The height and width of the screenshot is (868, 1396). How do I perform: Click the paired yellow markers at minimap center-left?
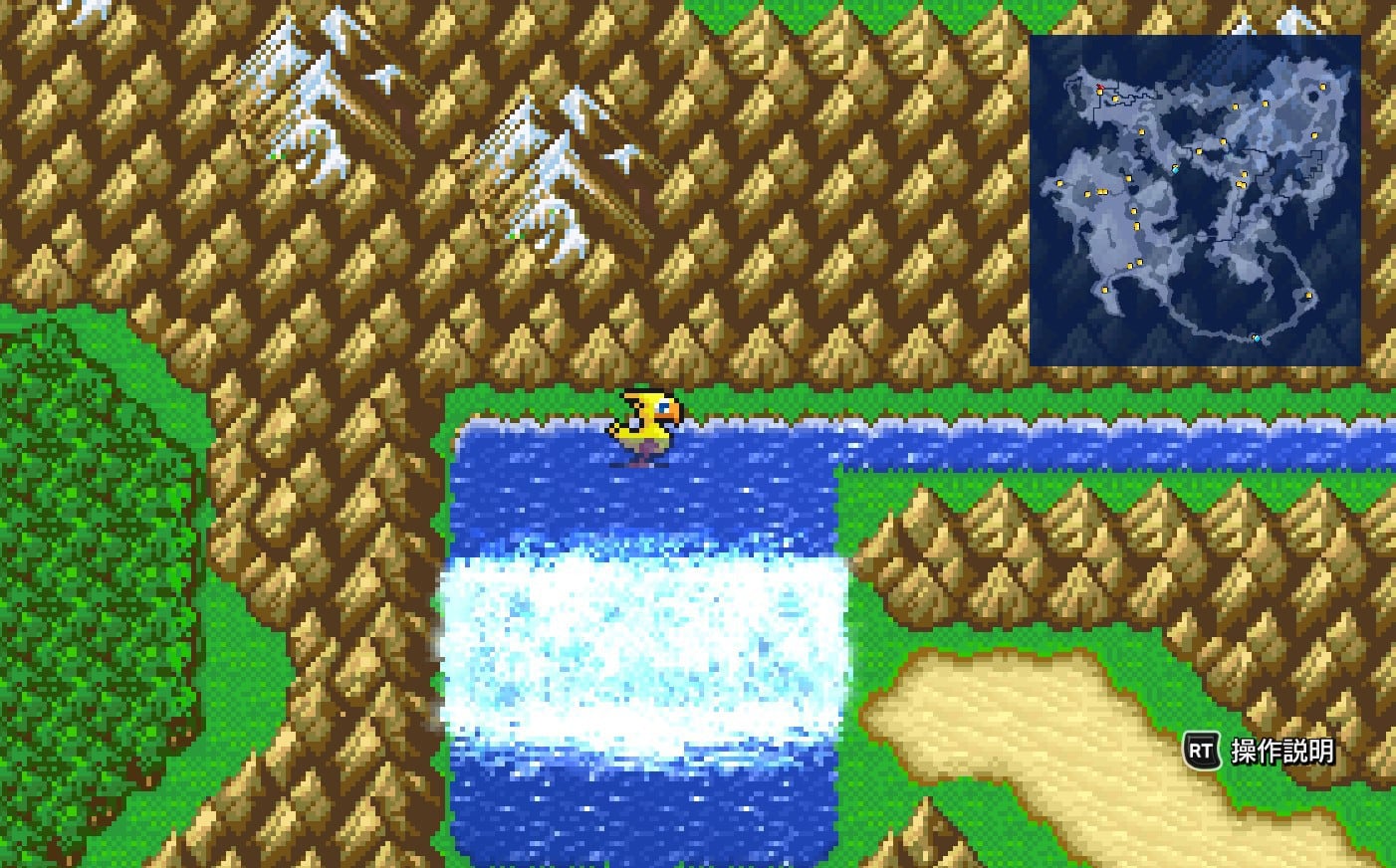[x=1101, y=192]
